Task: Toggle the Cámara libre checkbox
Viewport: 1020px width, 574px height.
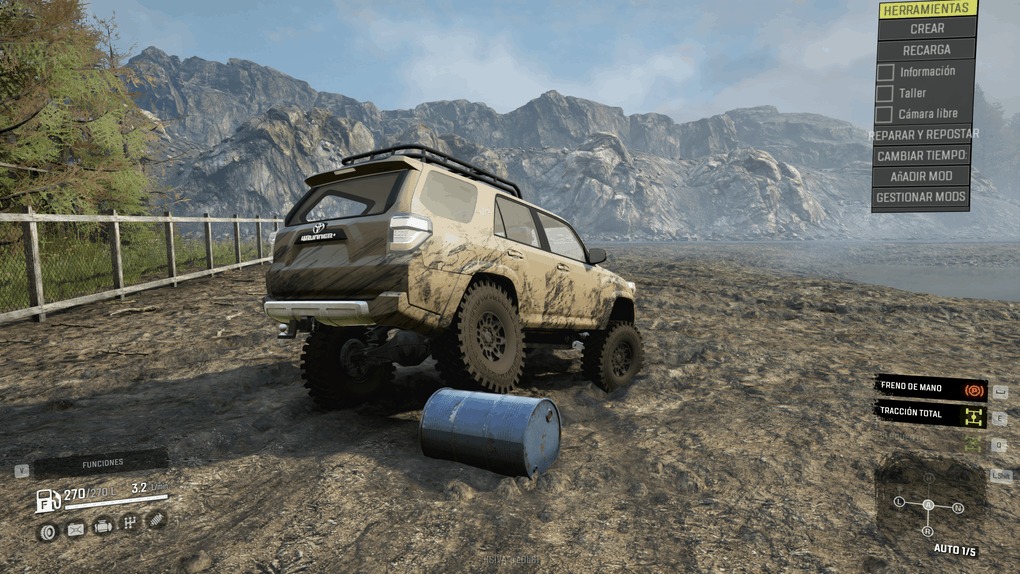Action: 885,114
